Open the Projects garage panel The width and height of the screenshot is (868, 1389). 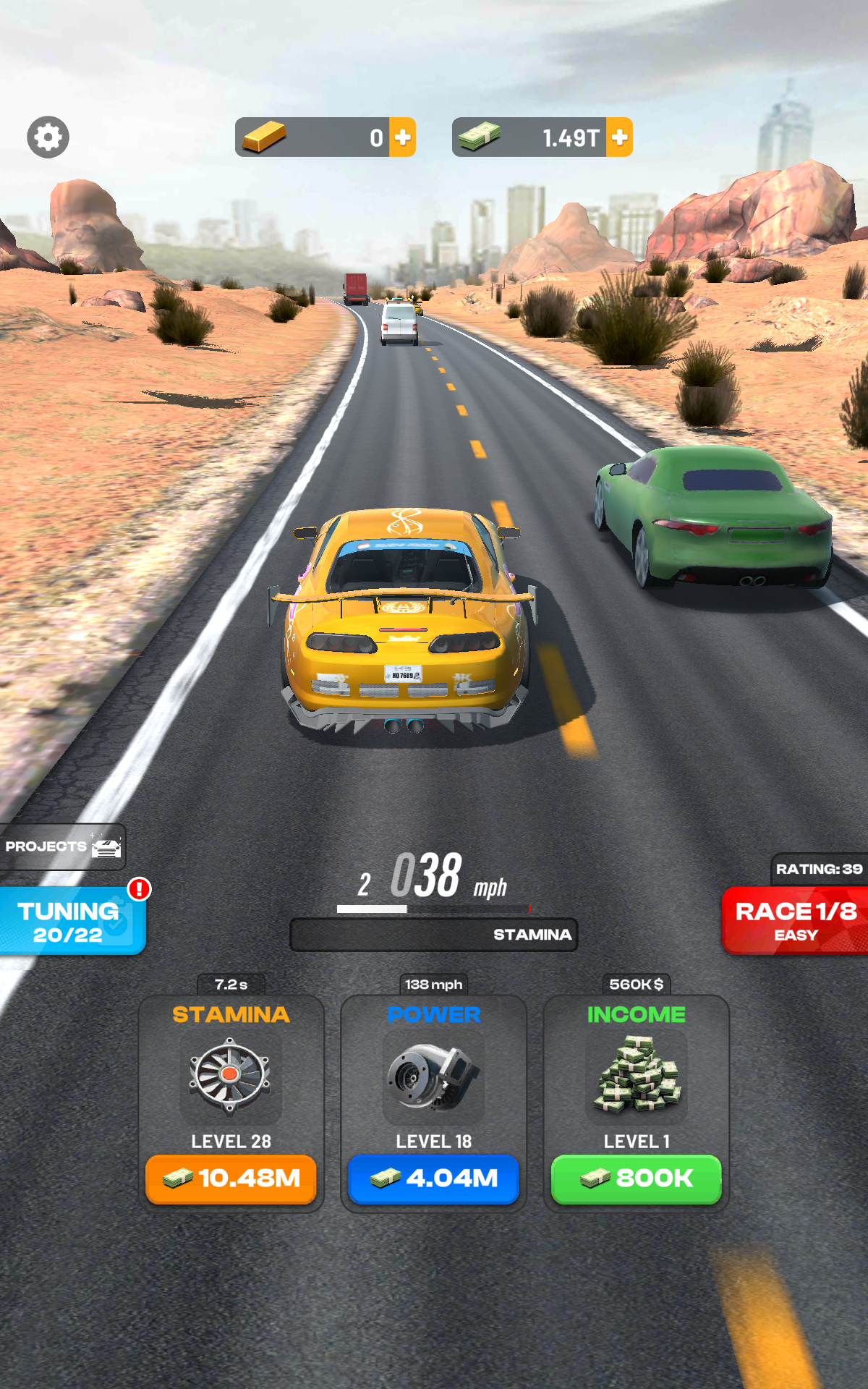point(62,846)
